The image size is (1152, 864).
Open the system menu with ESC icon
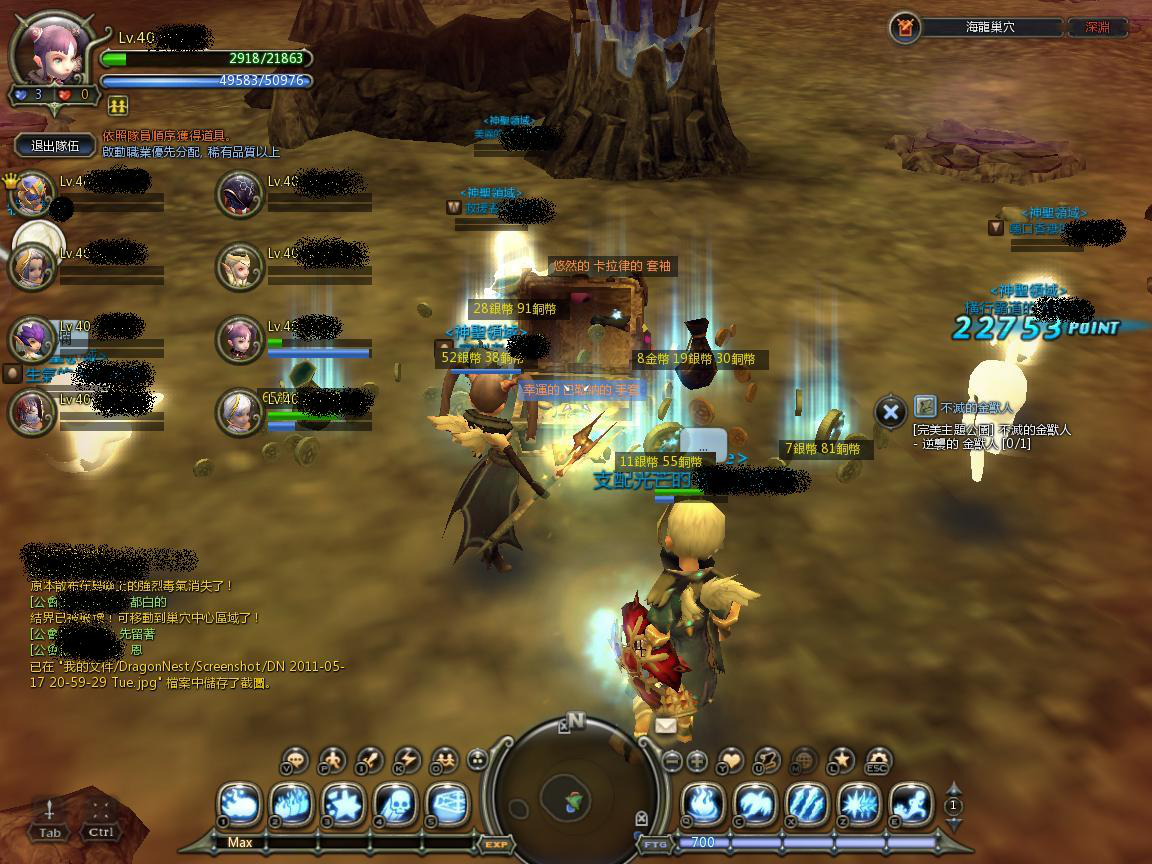[877, 761]
